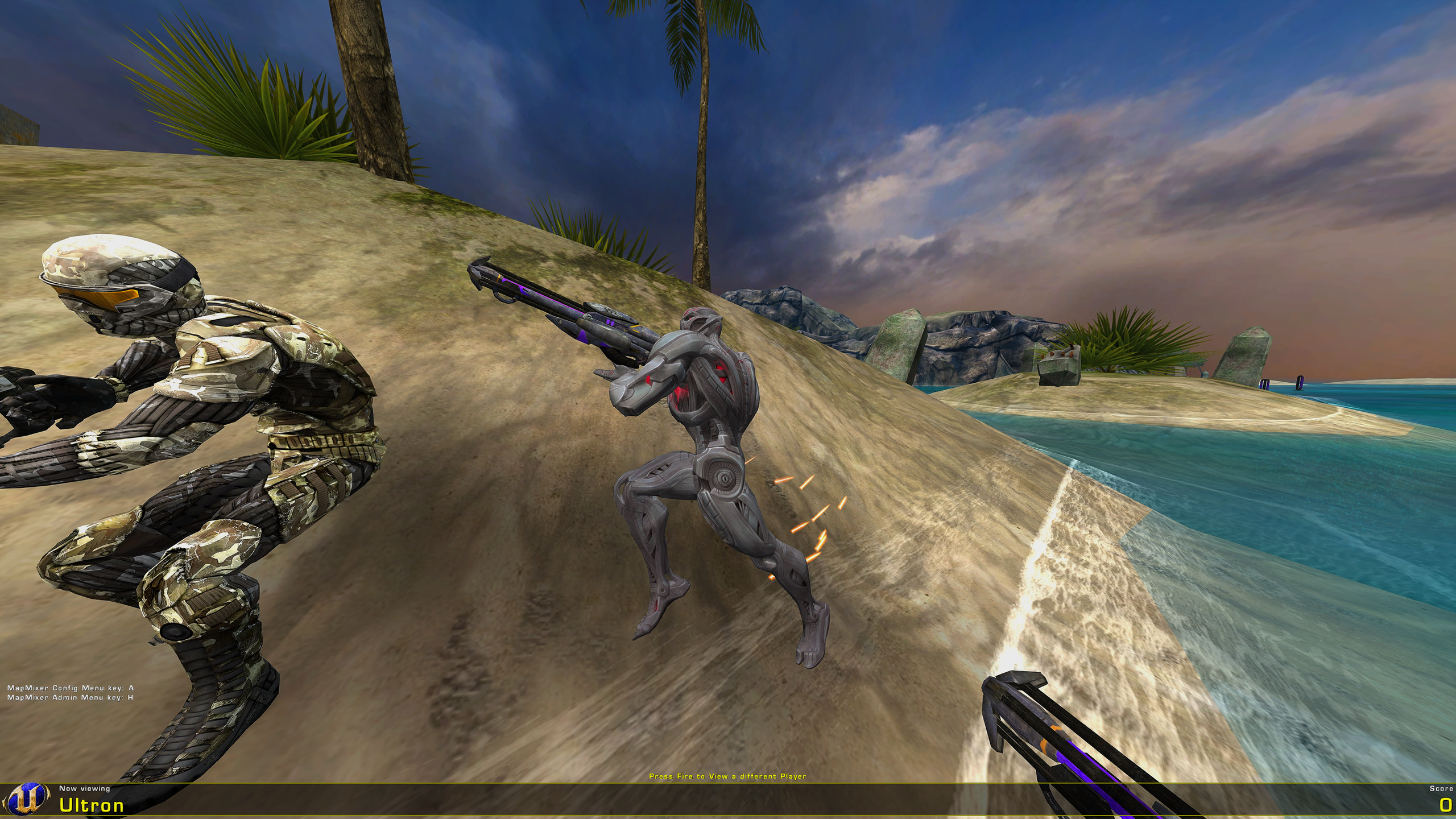Image resolution: width=1456 pixels, height=819 pixels.
Task: Click the Press Fire spectator prompt
Action: pos(729,776)
